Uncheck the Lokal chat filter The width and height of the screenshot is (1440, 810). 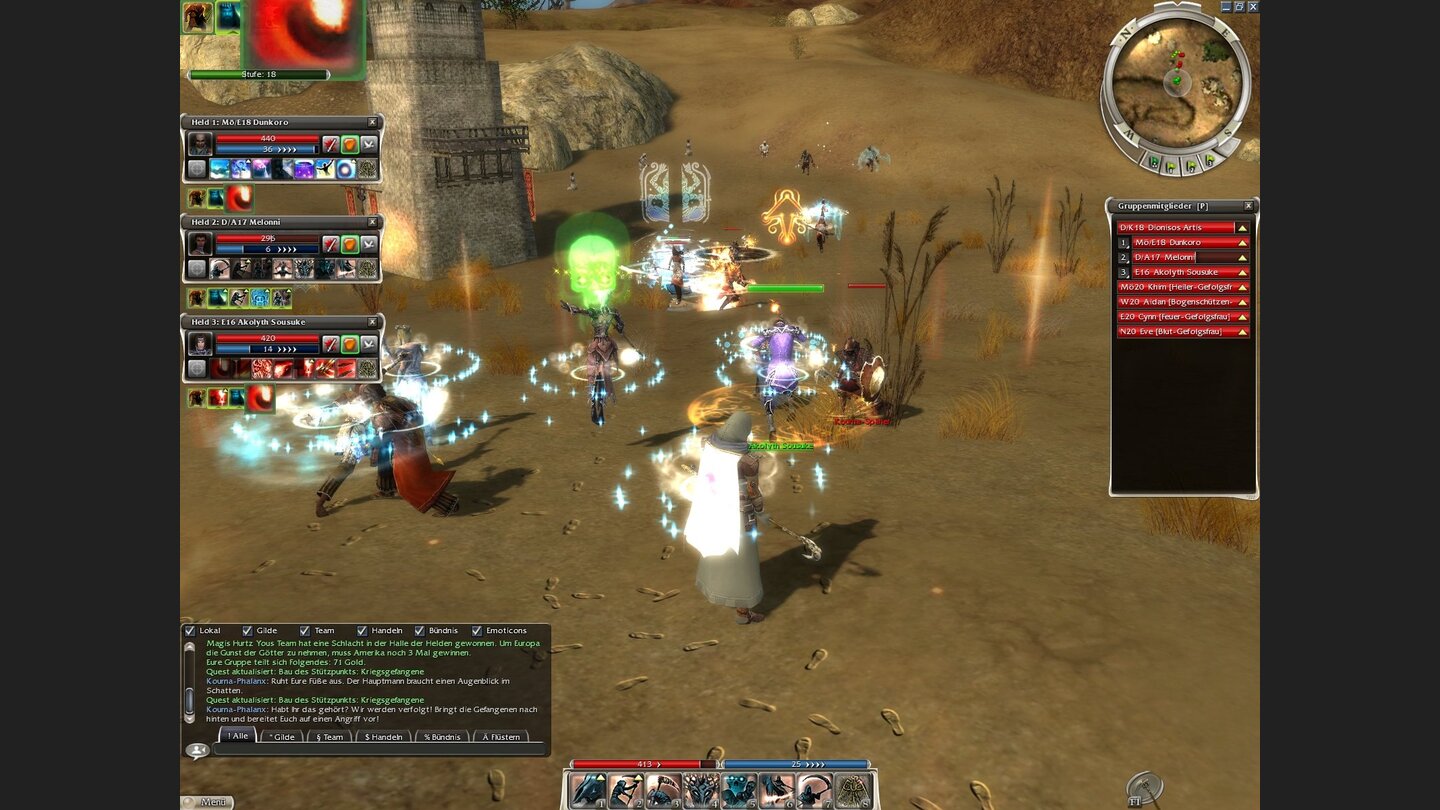point(189,630)
